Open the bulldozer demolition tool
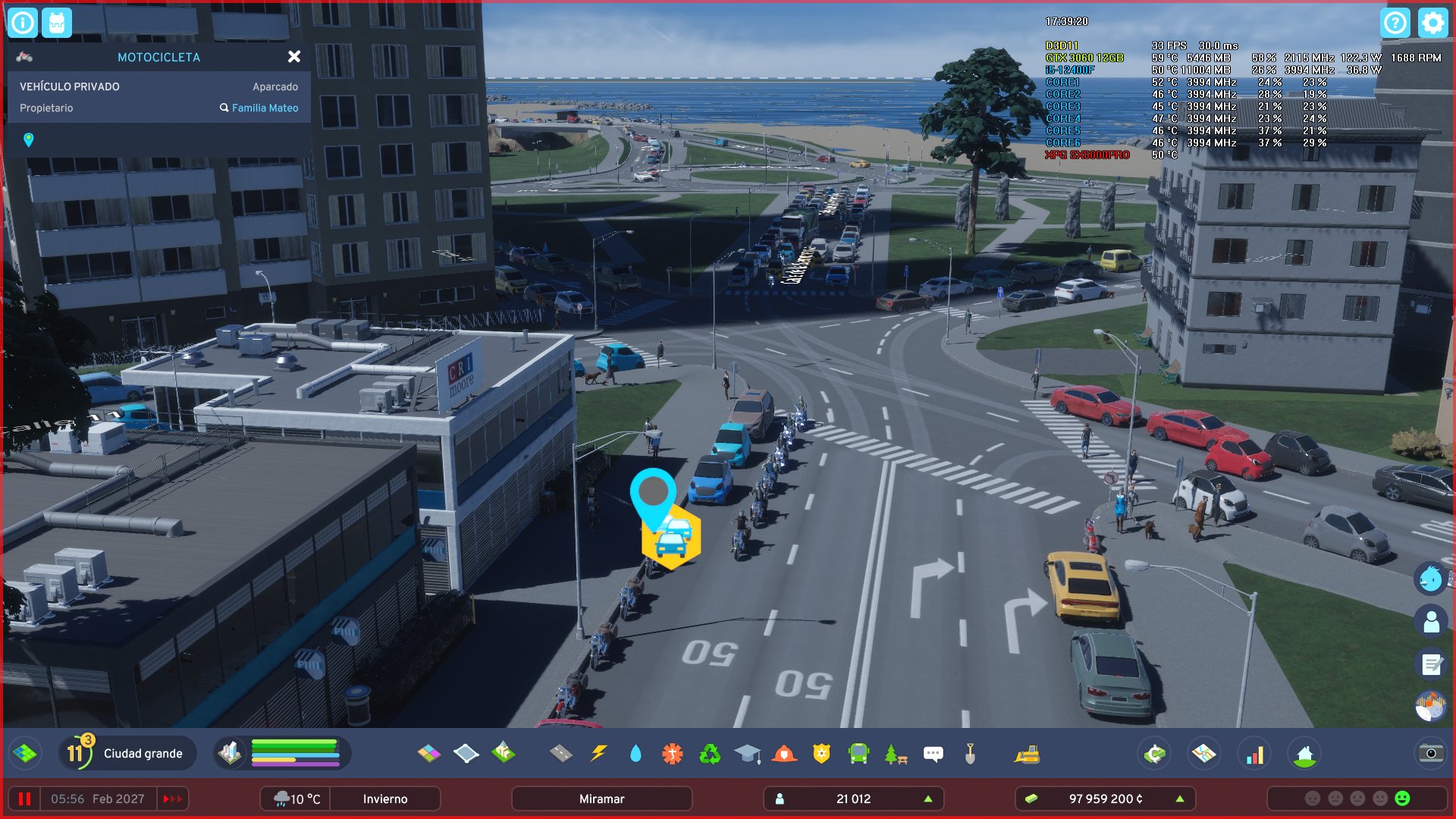Screen dimensions: 1456x819 1028,753
